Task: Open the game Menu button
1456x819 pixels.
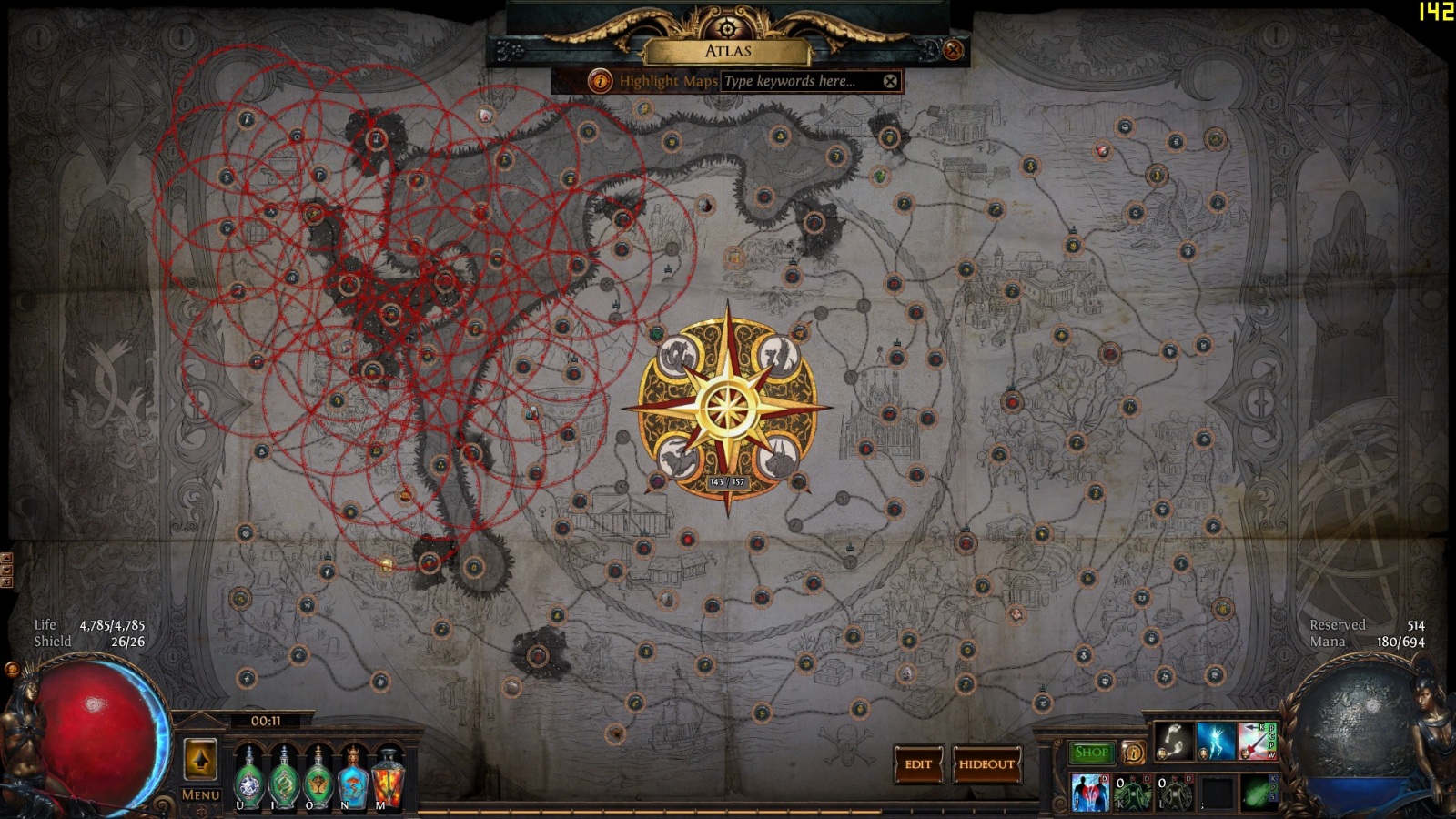Action: click(200, 794)
